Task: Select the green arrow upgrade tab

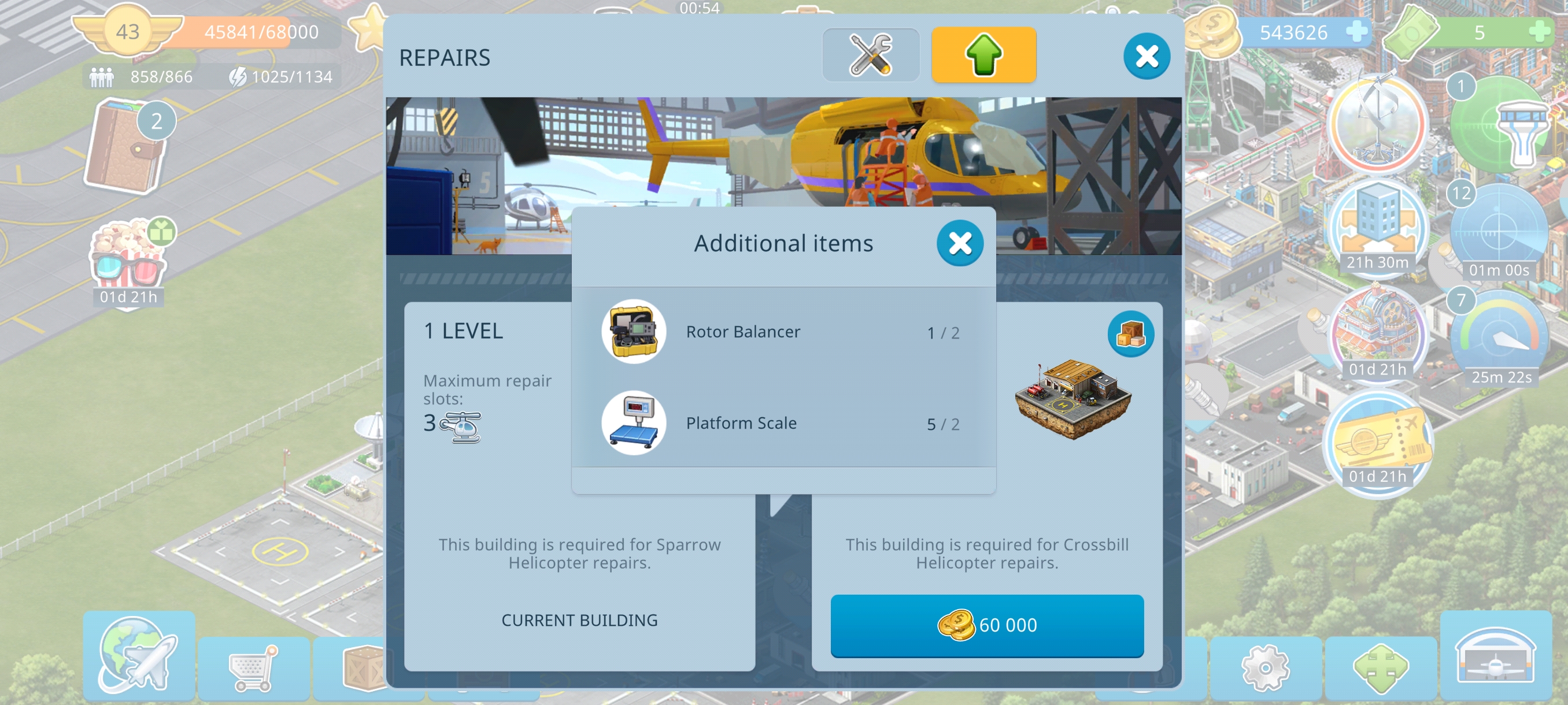Action: (x=983, y=55)
